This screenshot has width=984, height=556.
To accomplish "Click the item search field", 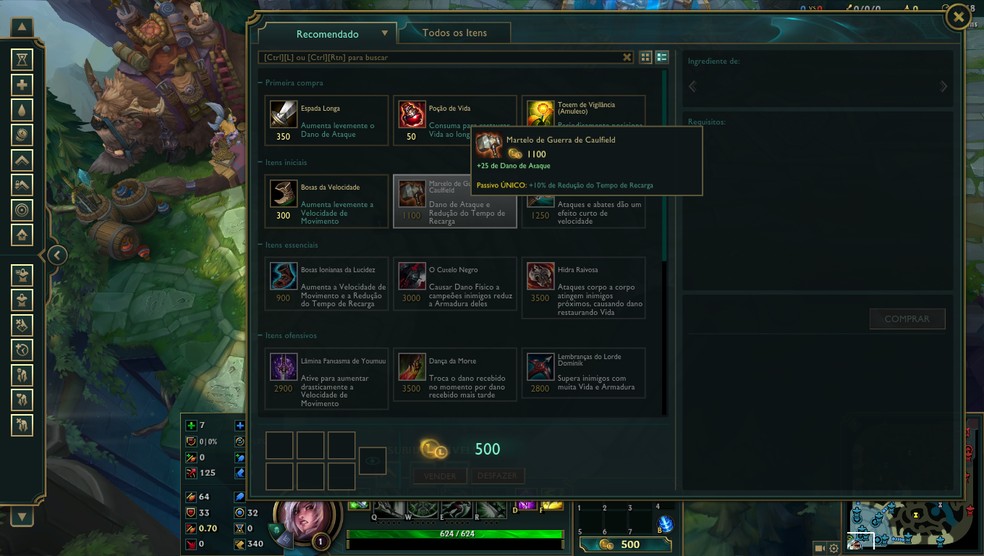I will [440, 58].
